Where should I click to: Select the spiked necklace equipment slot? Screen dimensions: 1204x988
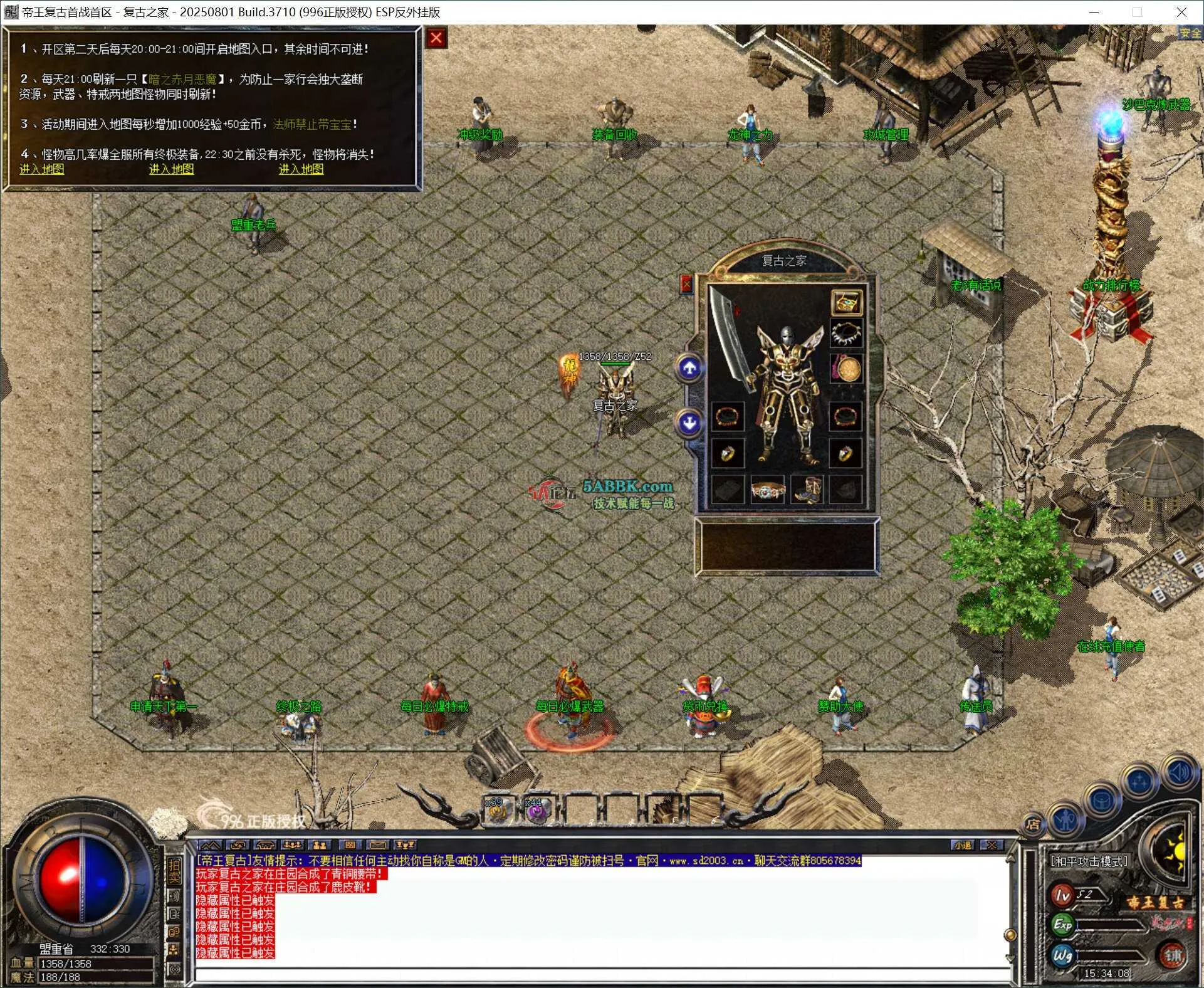click(846, 333)
